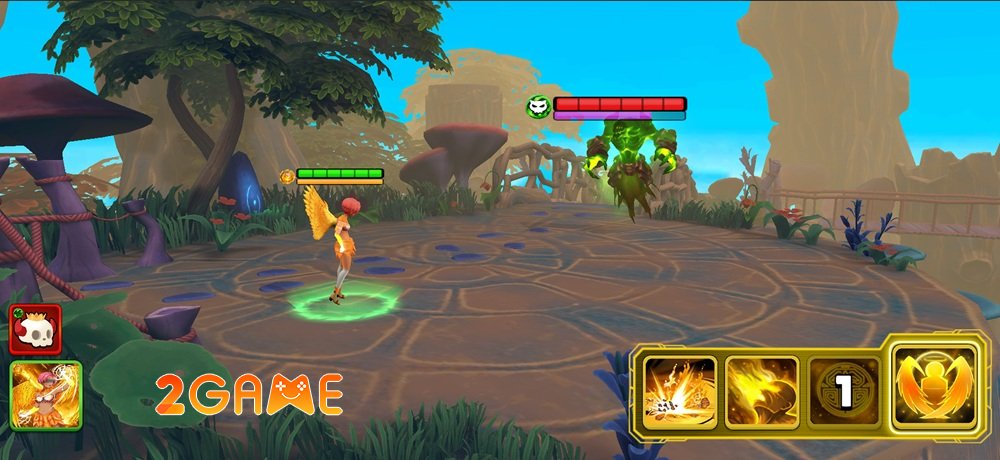Click the crowned skull boss icon
This screenshot has height=460, width=1000.
click(x=36, y=329)
